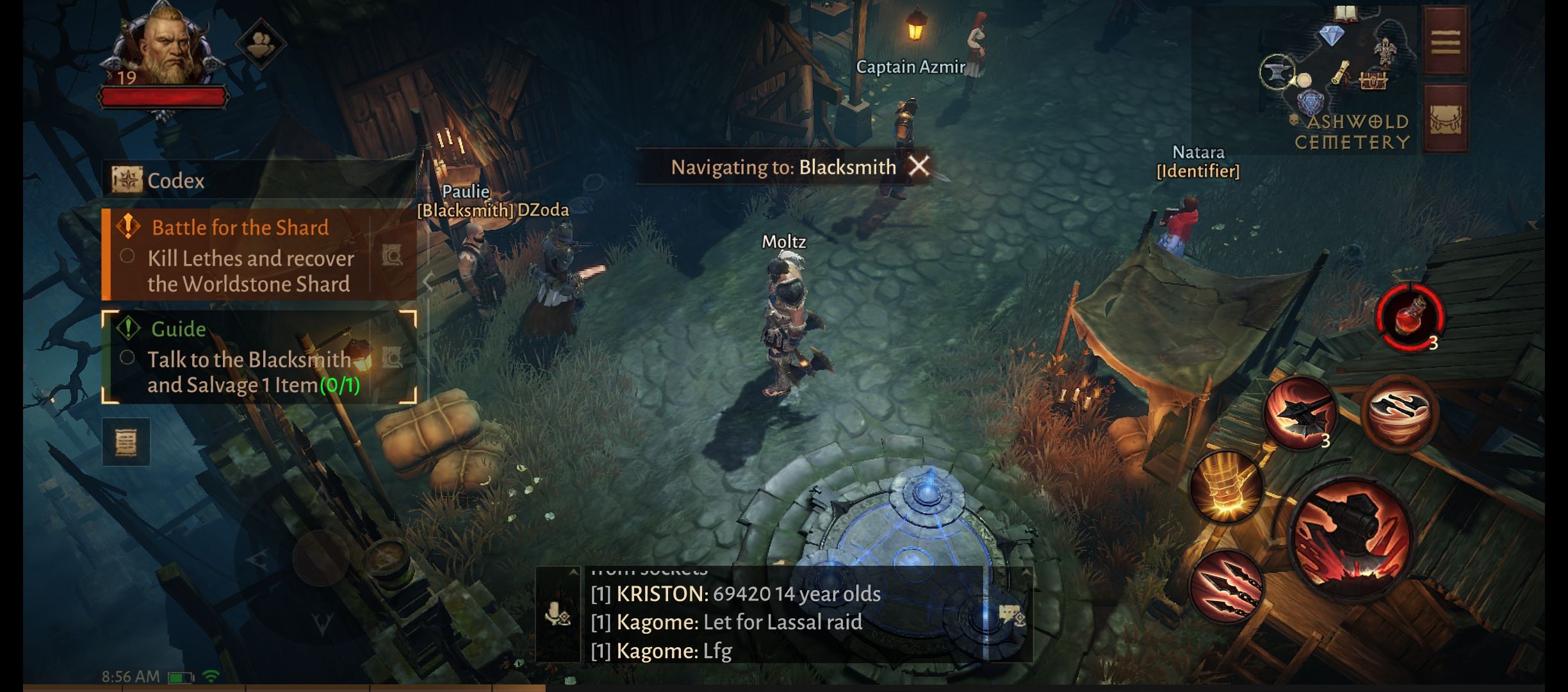This screenshot has width=1568, height=692.
Task: Toggle the Salvage 1 Item guide objective
Action: (128, 357)
